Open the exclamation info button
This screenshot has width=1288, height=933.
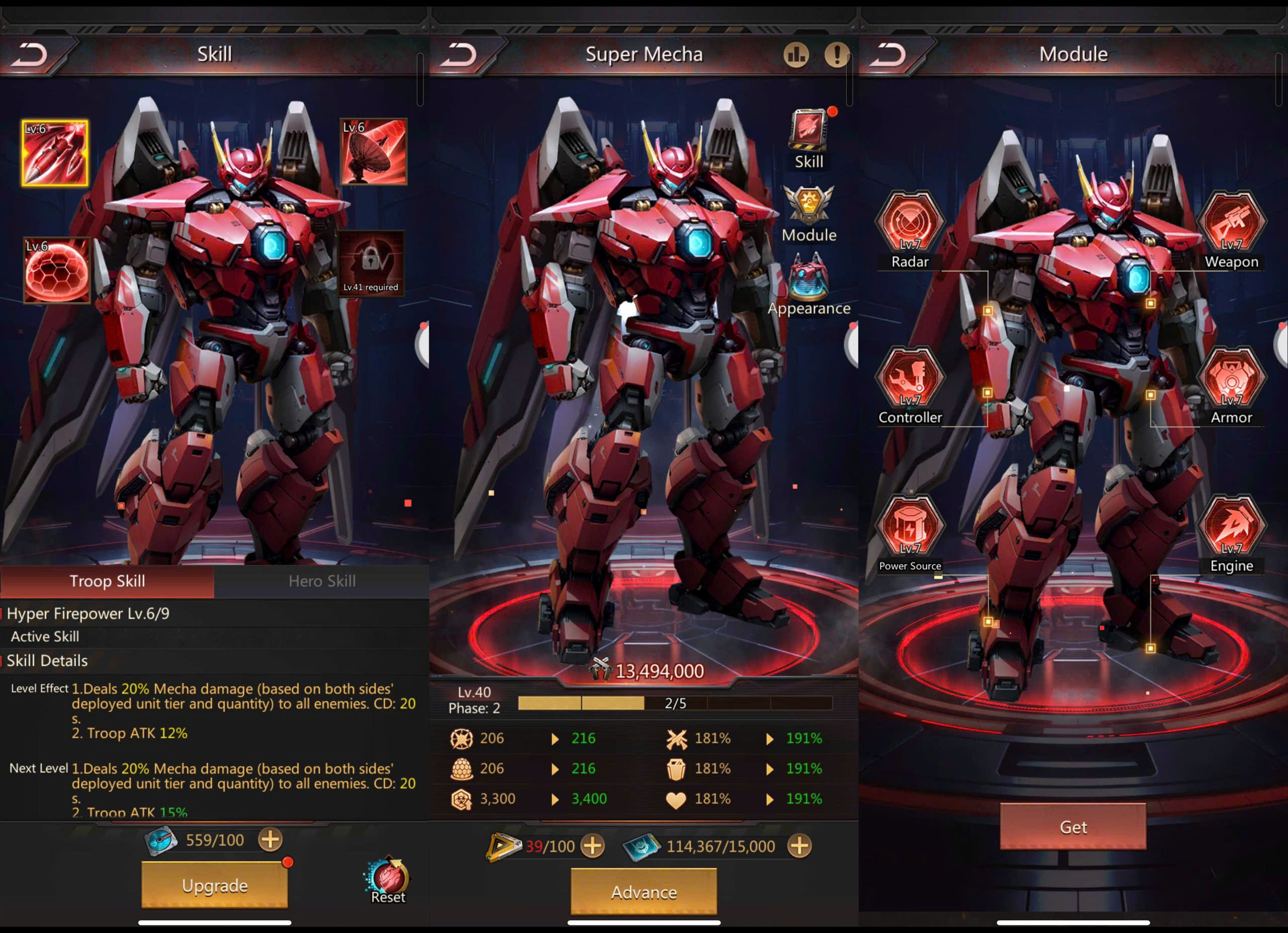[x=837, y=54]
